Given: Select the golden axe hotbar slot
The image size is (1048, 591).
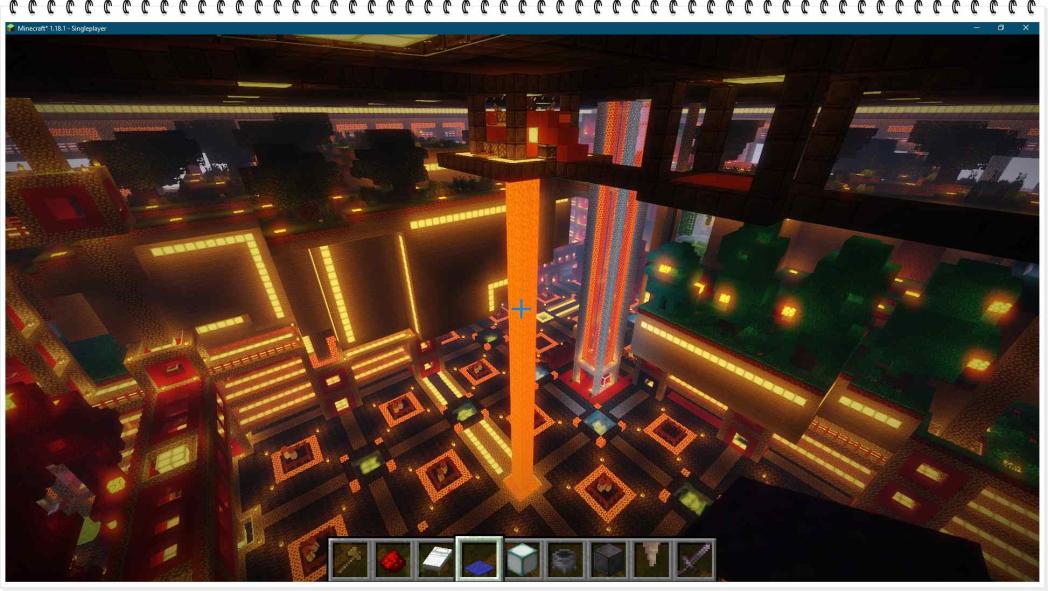Looking at the screenshot, I should click(x=350, y=560).
